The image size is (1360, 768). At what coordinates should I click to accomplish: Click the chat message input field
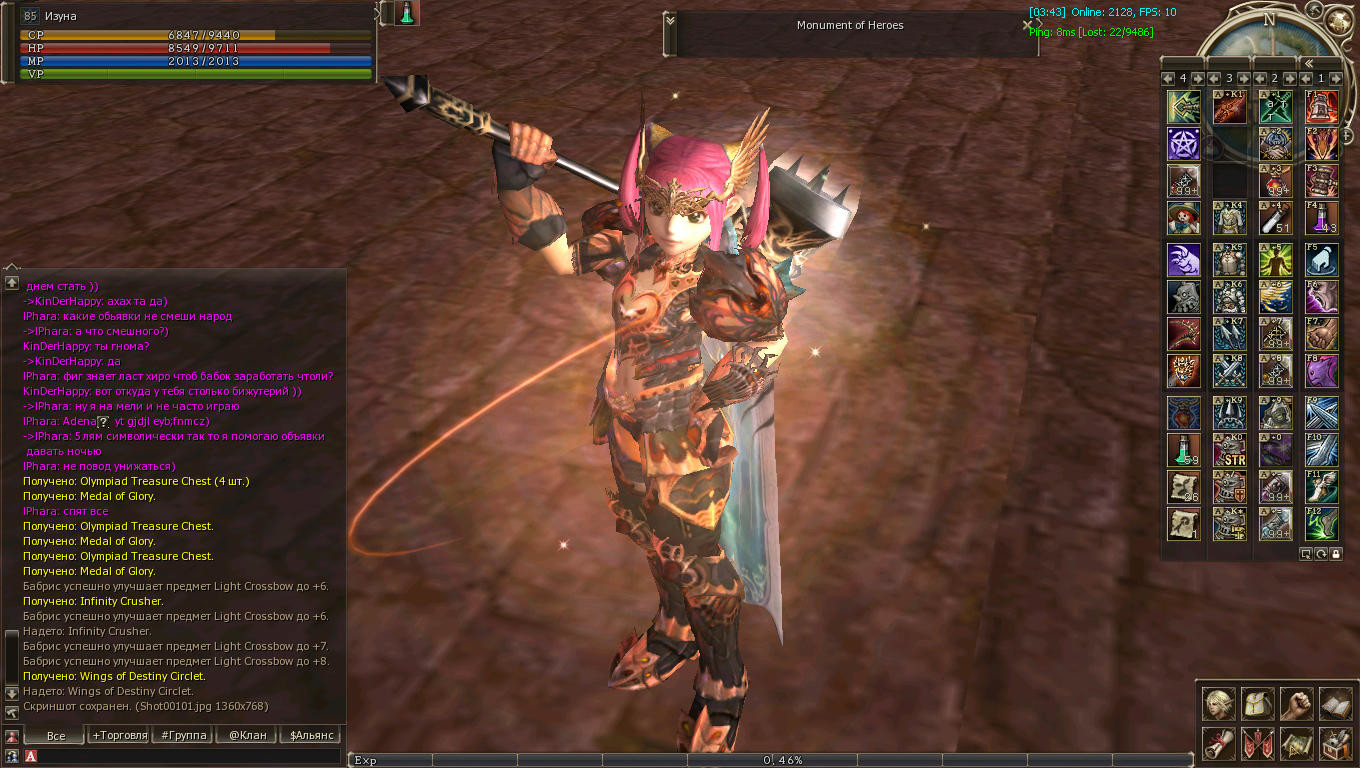(x=190, y=757)
